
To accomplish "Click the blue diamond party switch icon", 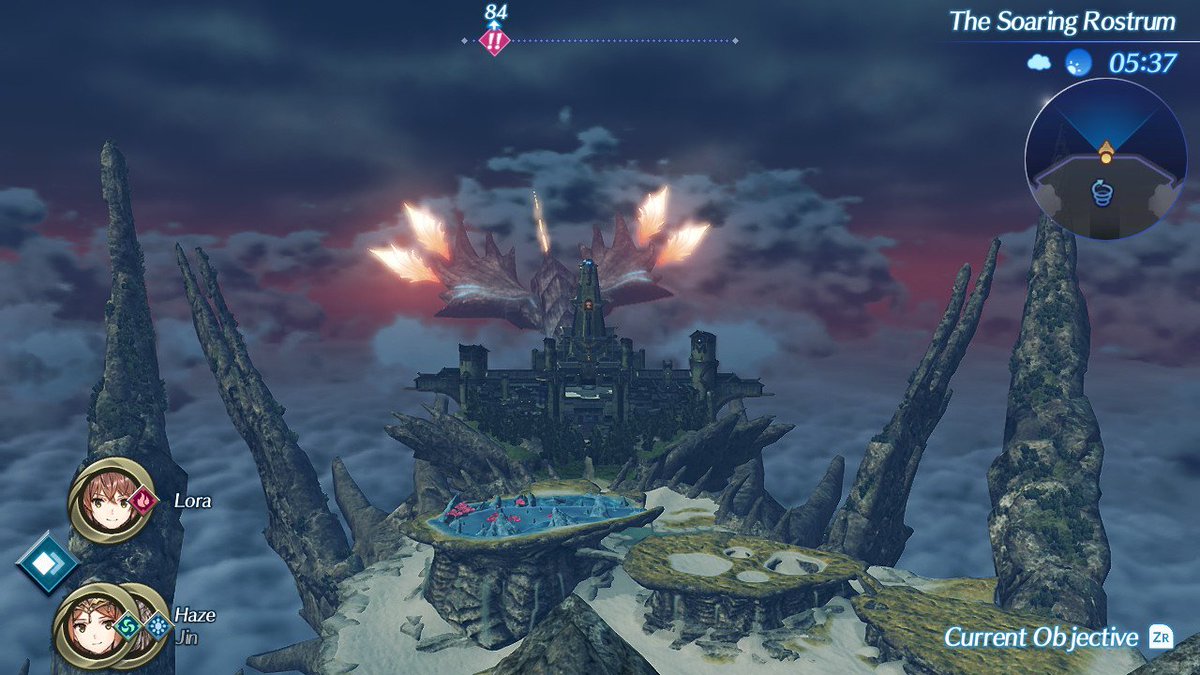I will [x=46, y=562].
